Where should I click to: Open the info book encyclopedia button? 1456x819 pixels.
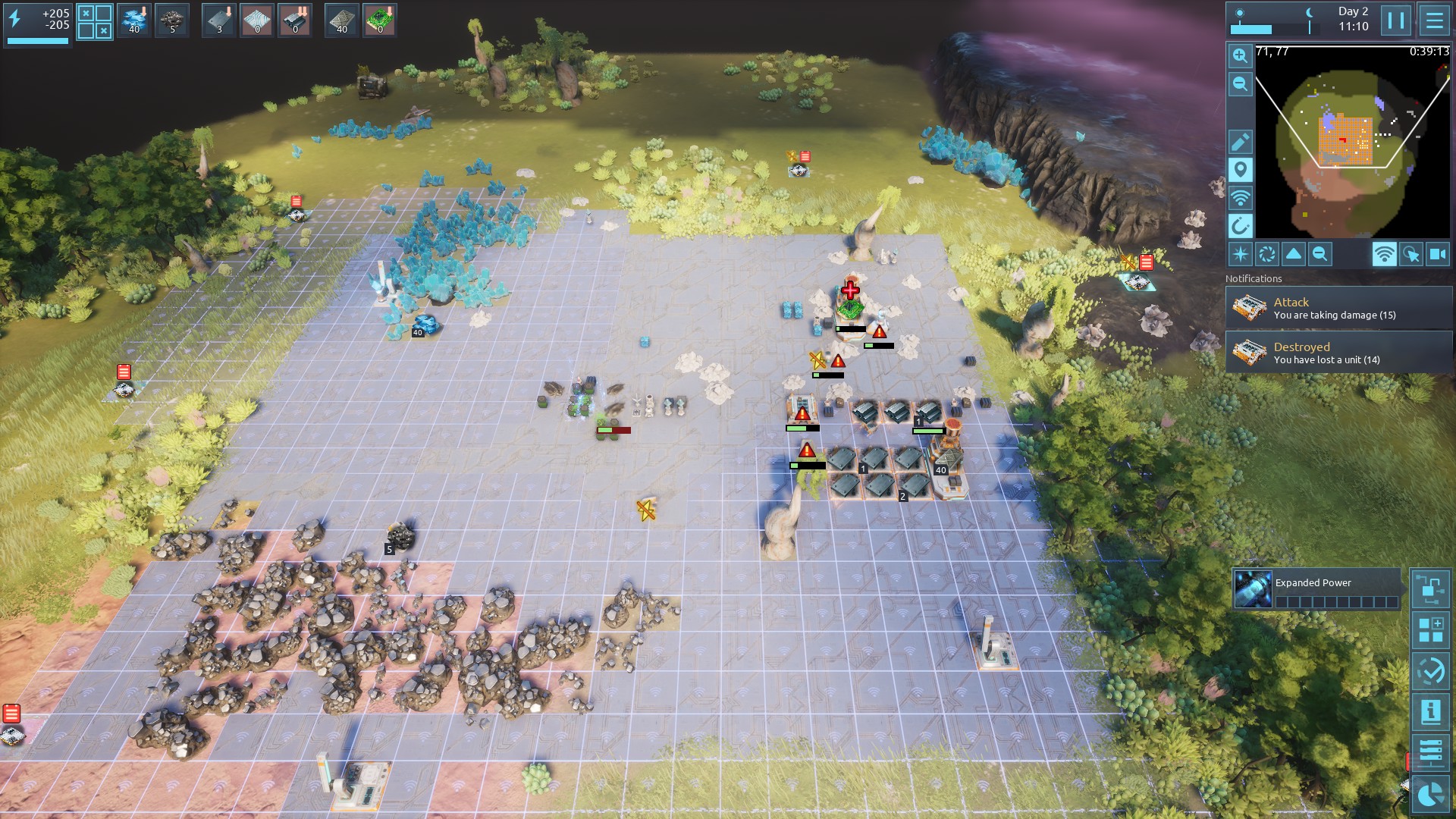pyautogui.click(x=1430, y=712)
